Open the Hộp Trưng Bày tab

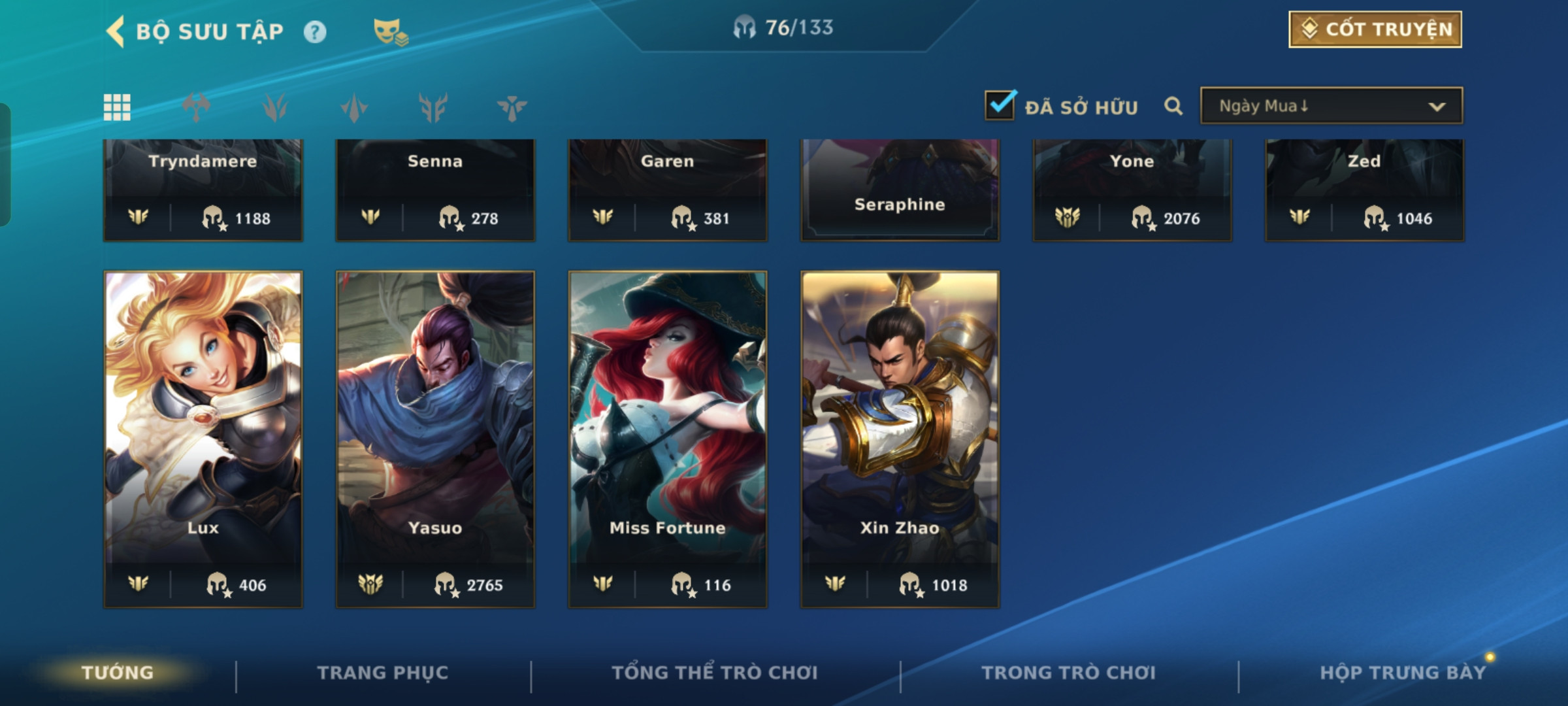click(x=1402, y=673)
